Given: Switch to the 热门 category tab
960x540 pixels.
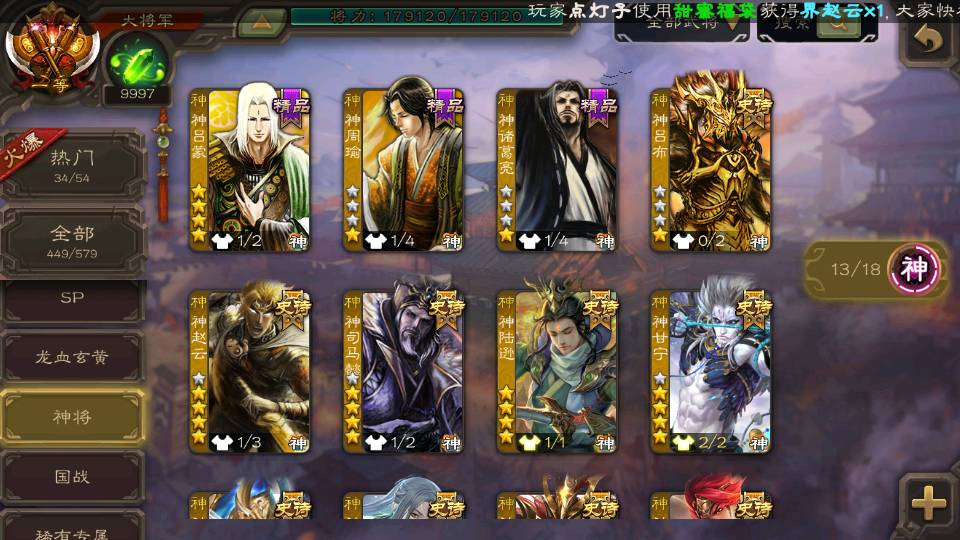Looking at the screenshot, I should click(72, 165).
